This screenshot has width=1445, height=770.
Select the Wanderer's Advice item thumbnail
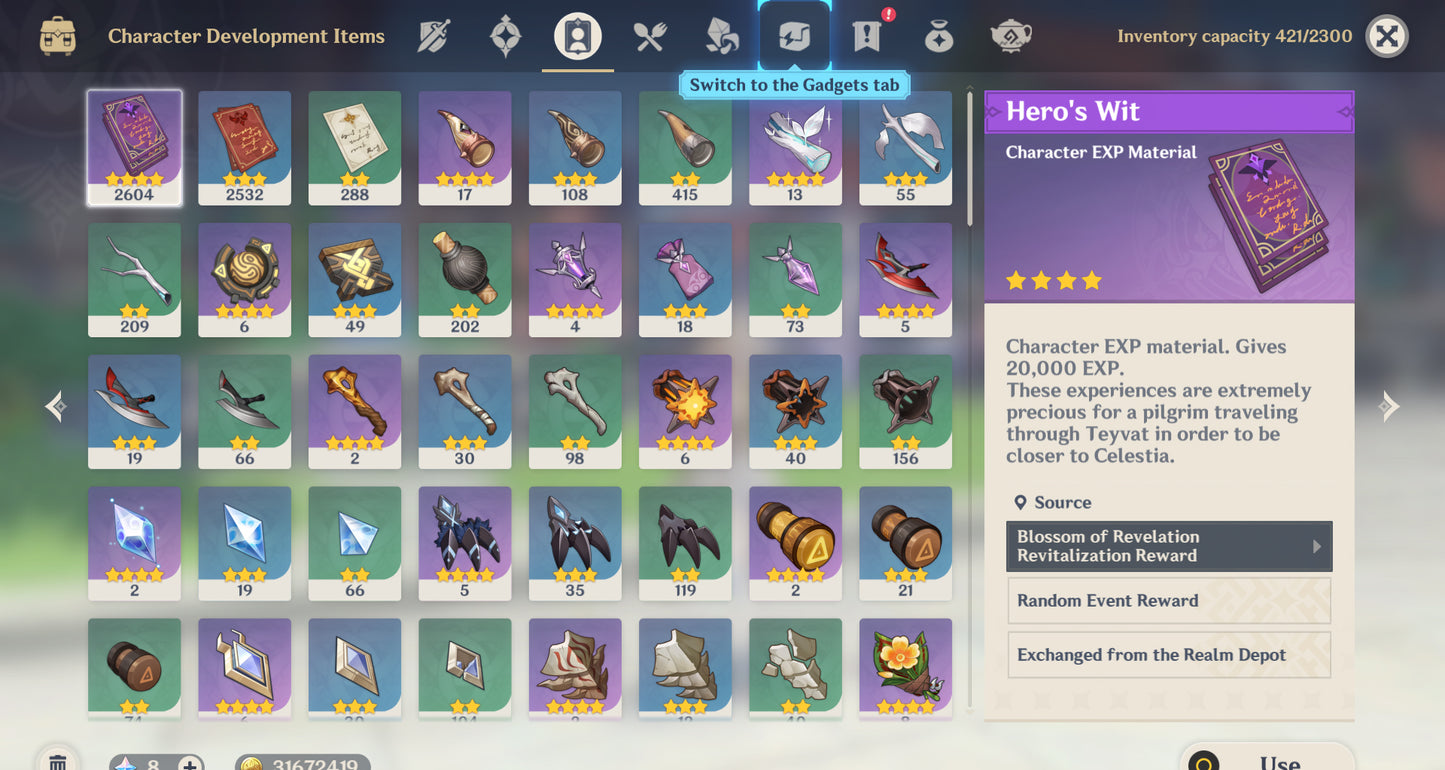coord(354,145)
